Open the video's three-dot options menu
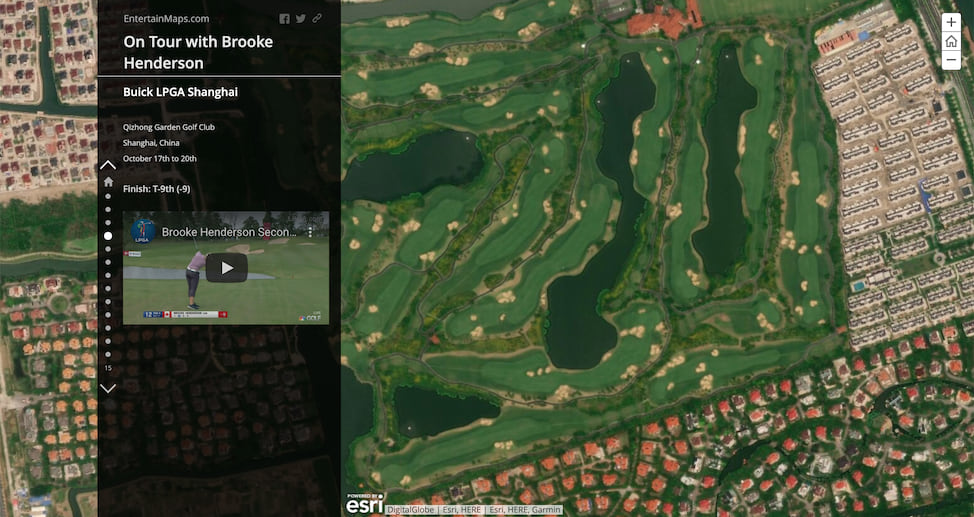The width and height of the screenshot is (974, 517). (x=310, y=231)
